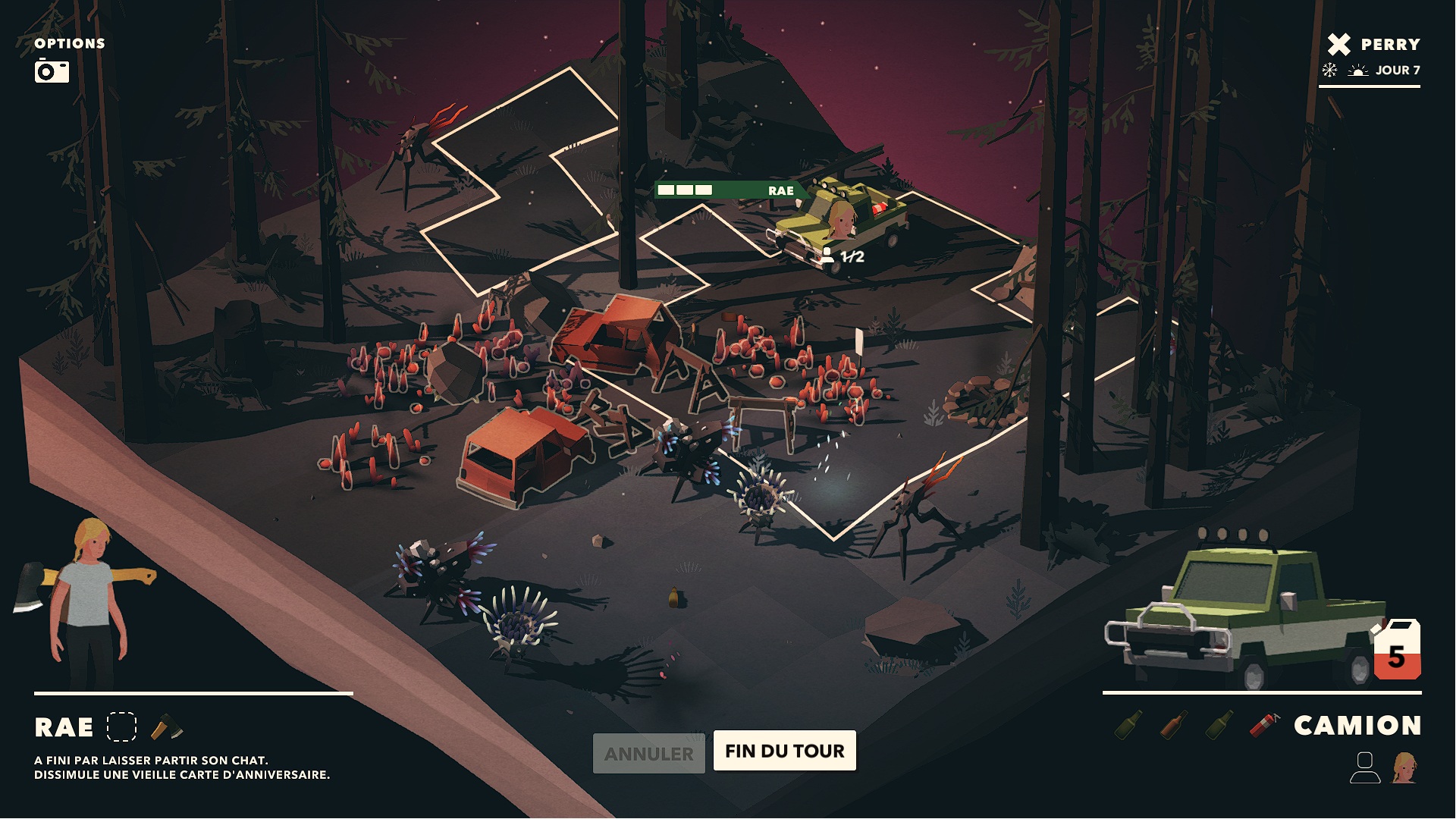
Task: Select Rae's empty item slot
Action: click(x=121, y=726)
